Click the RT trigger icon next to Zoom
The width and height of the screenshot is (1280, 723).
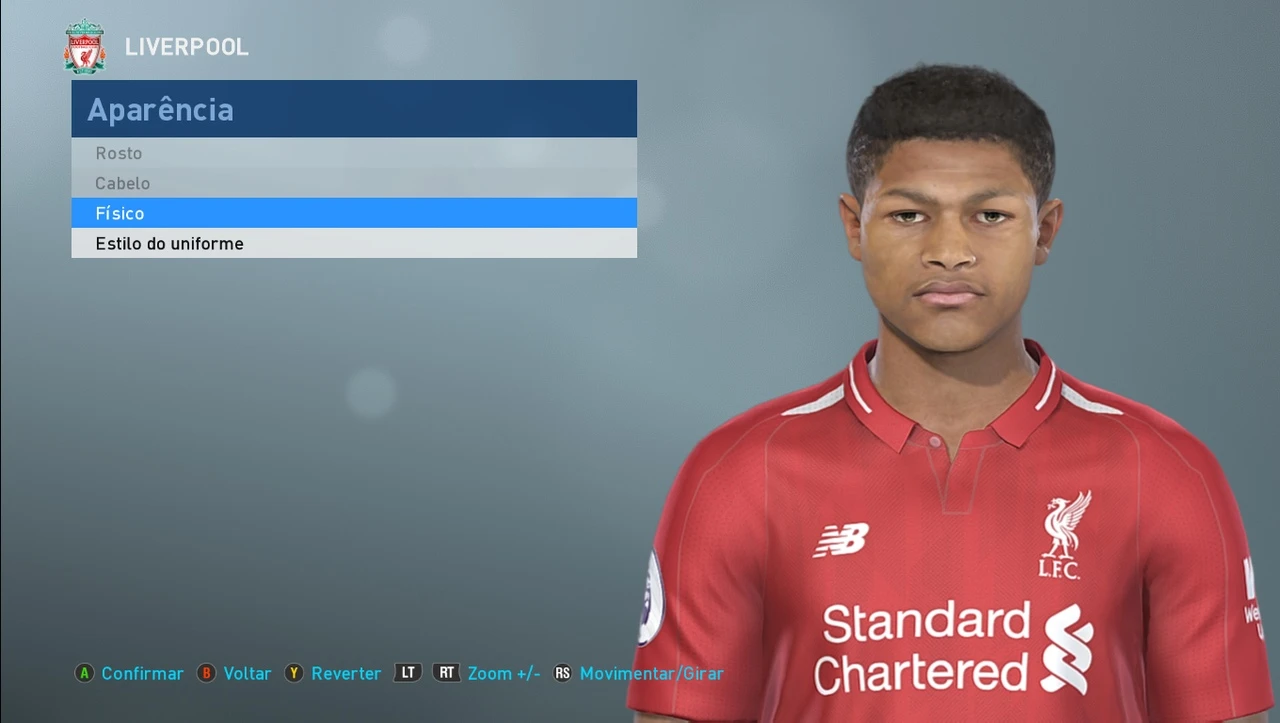[x=446, y=673]
